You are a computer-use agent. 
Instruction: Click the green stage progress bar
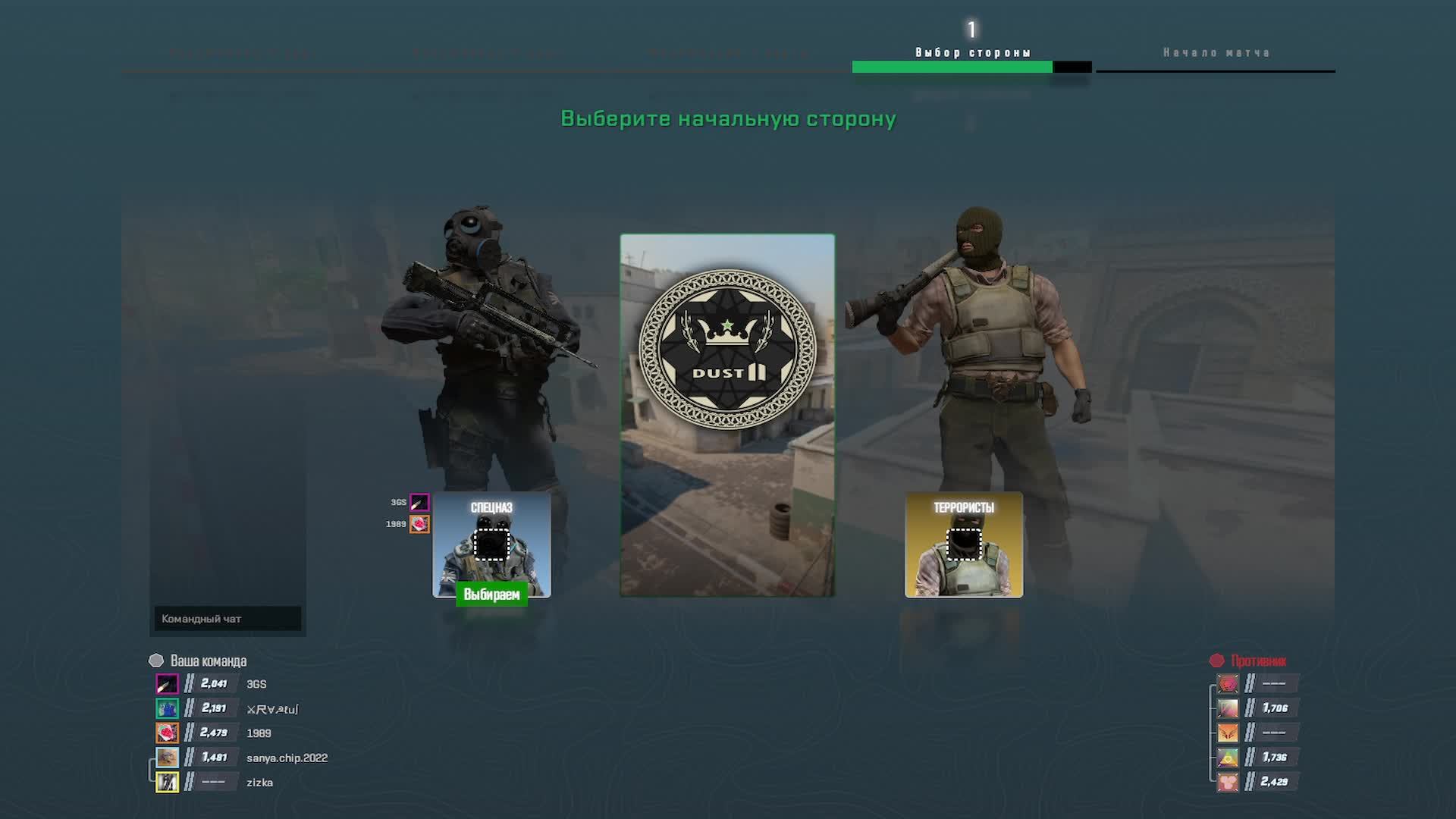coord(952,67)
